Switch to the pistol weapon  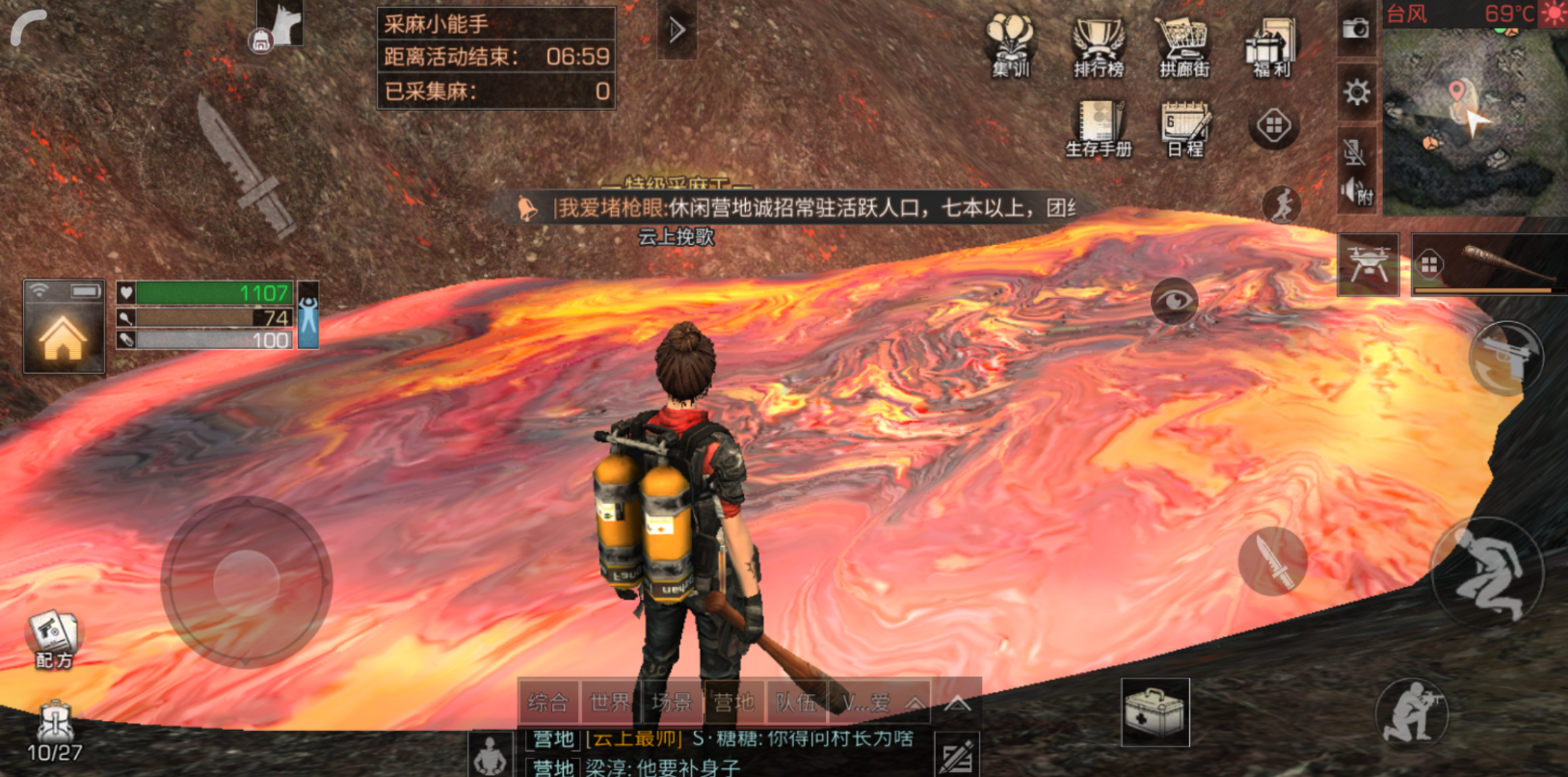click(1506, 359)
